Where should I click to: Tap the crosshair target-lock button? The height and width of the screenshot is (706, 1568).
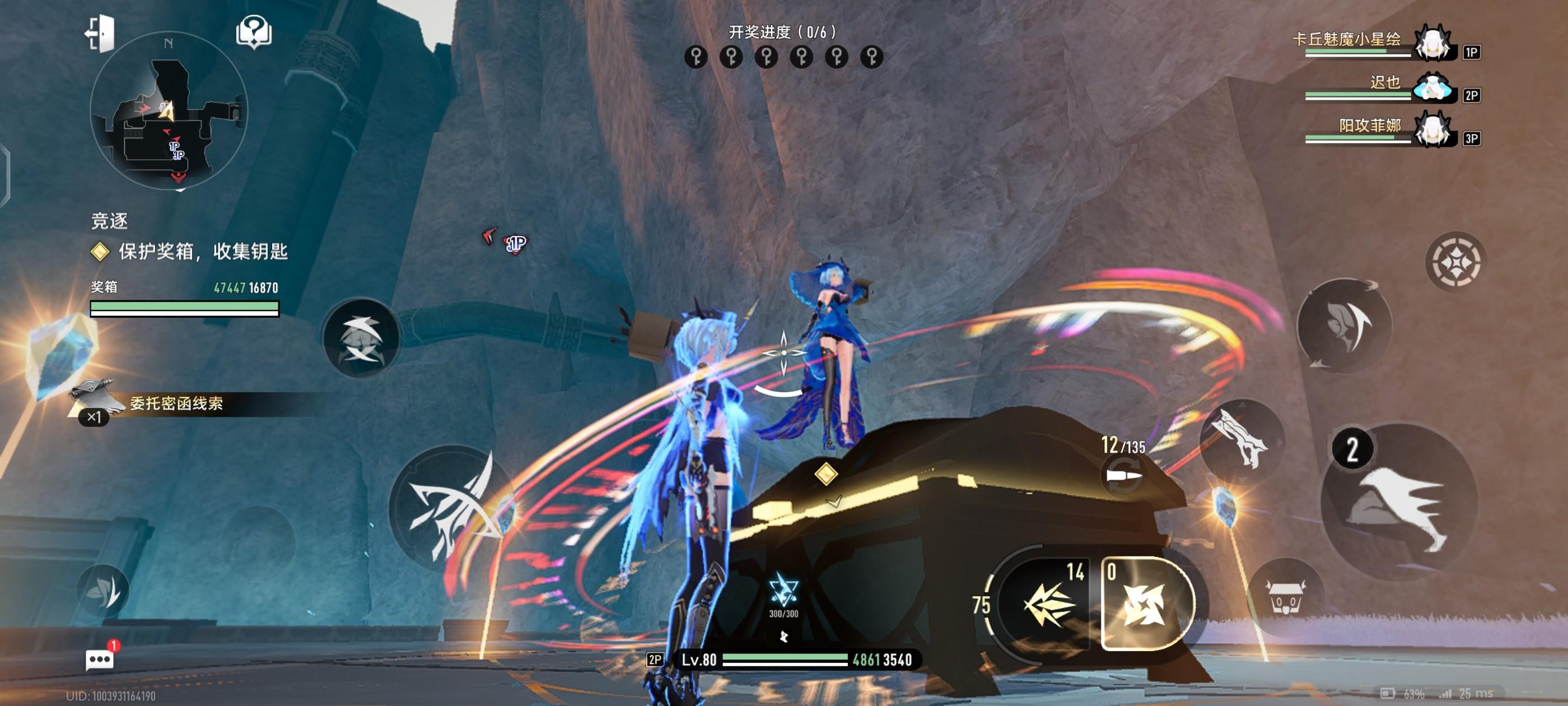[1455, 262]
